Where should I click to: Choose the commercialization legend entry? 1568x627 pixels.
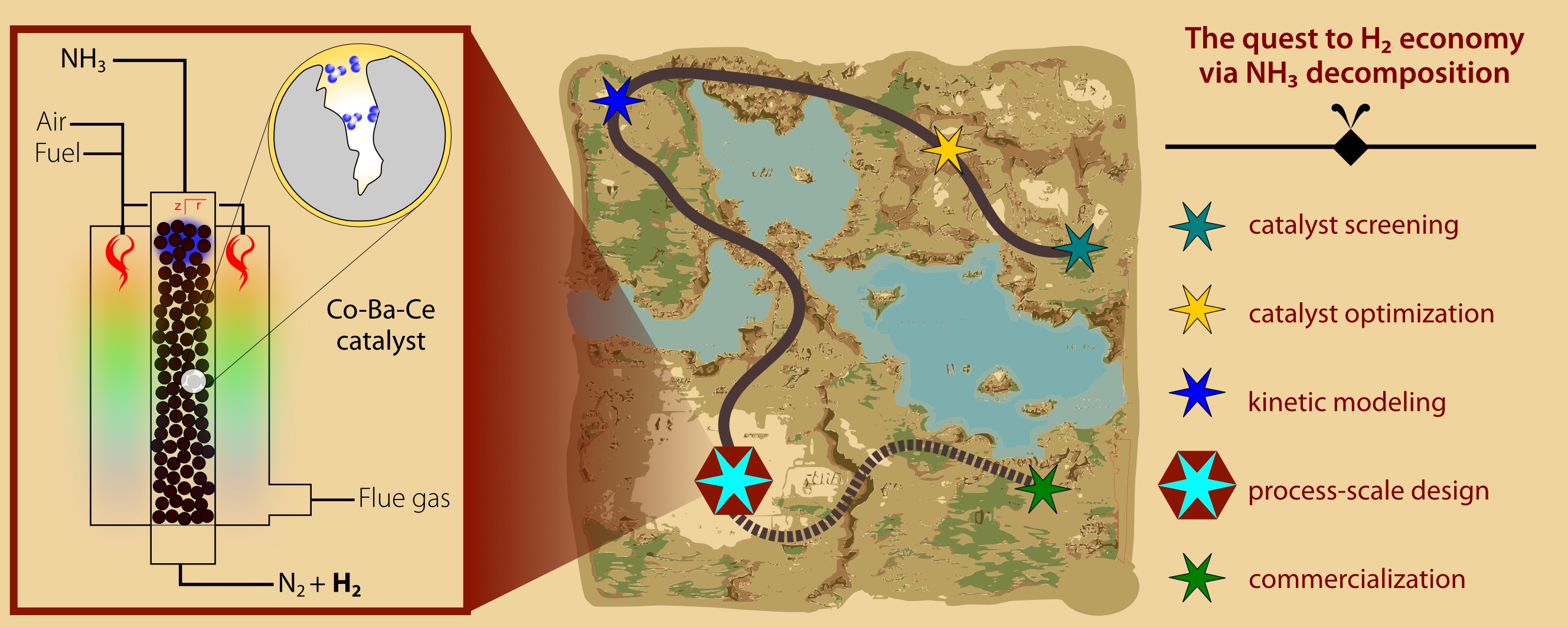coord(1356,579)
